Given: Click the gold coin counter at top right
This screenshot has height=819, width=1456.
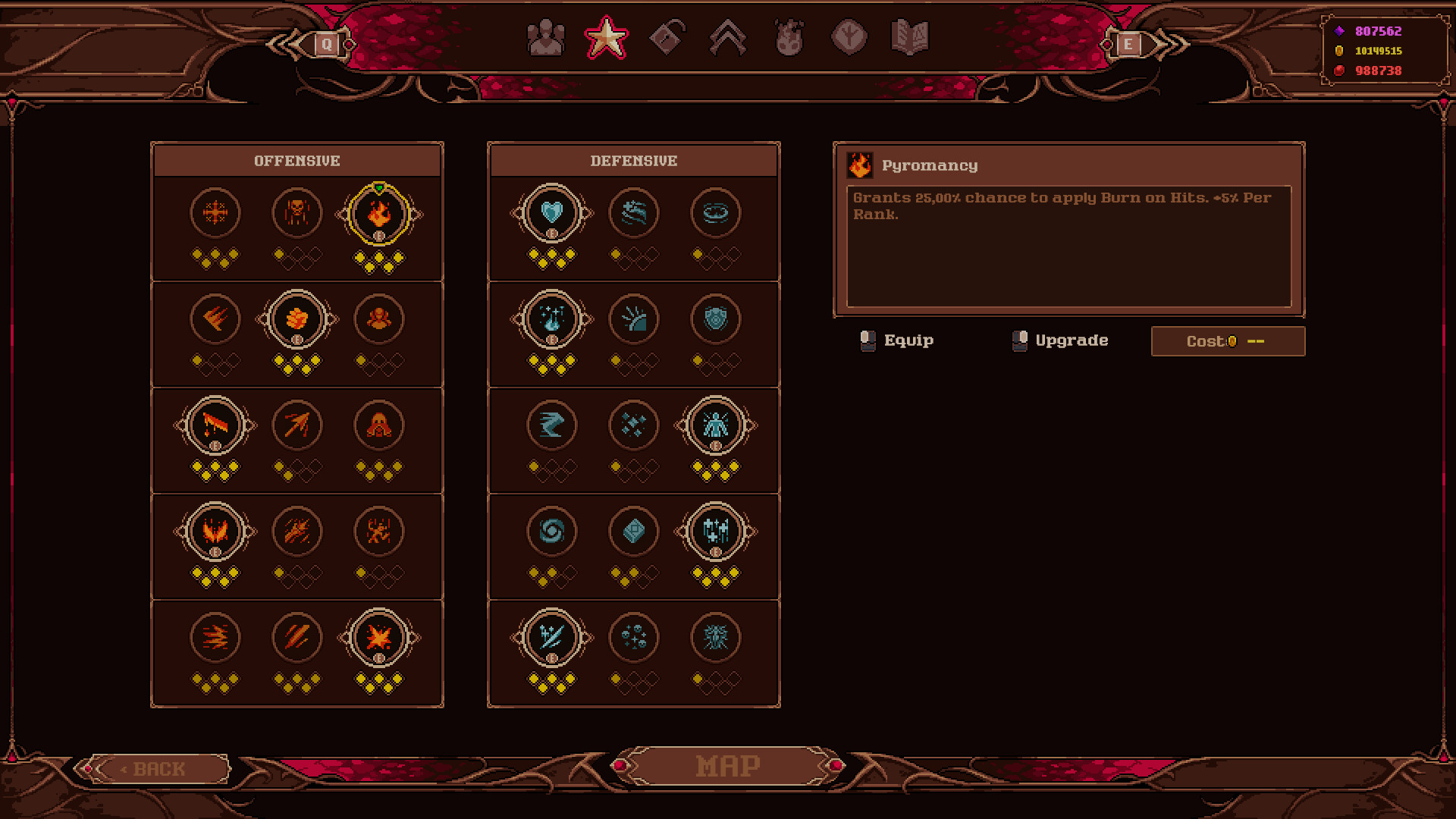Looking at the screenshot, I should tap(1376, 51).
